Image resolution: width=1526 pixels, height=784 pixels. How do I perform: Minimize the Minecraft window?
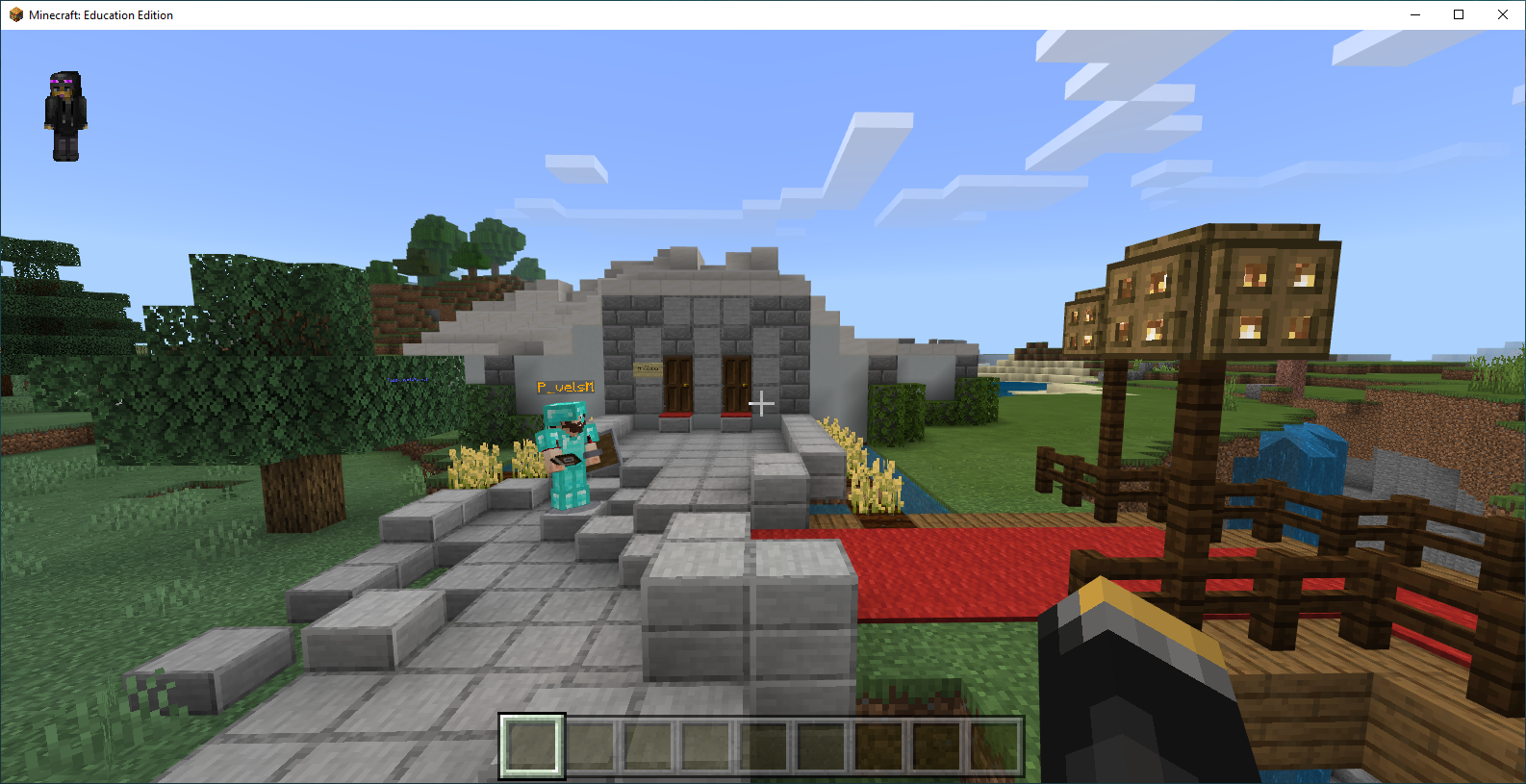(1415, 14)
